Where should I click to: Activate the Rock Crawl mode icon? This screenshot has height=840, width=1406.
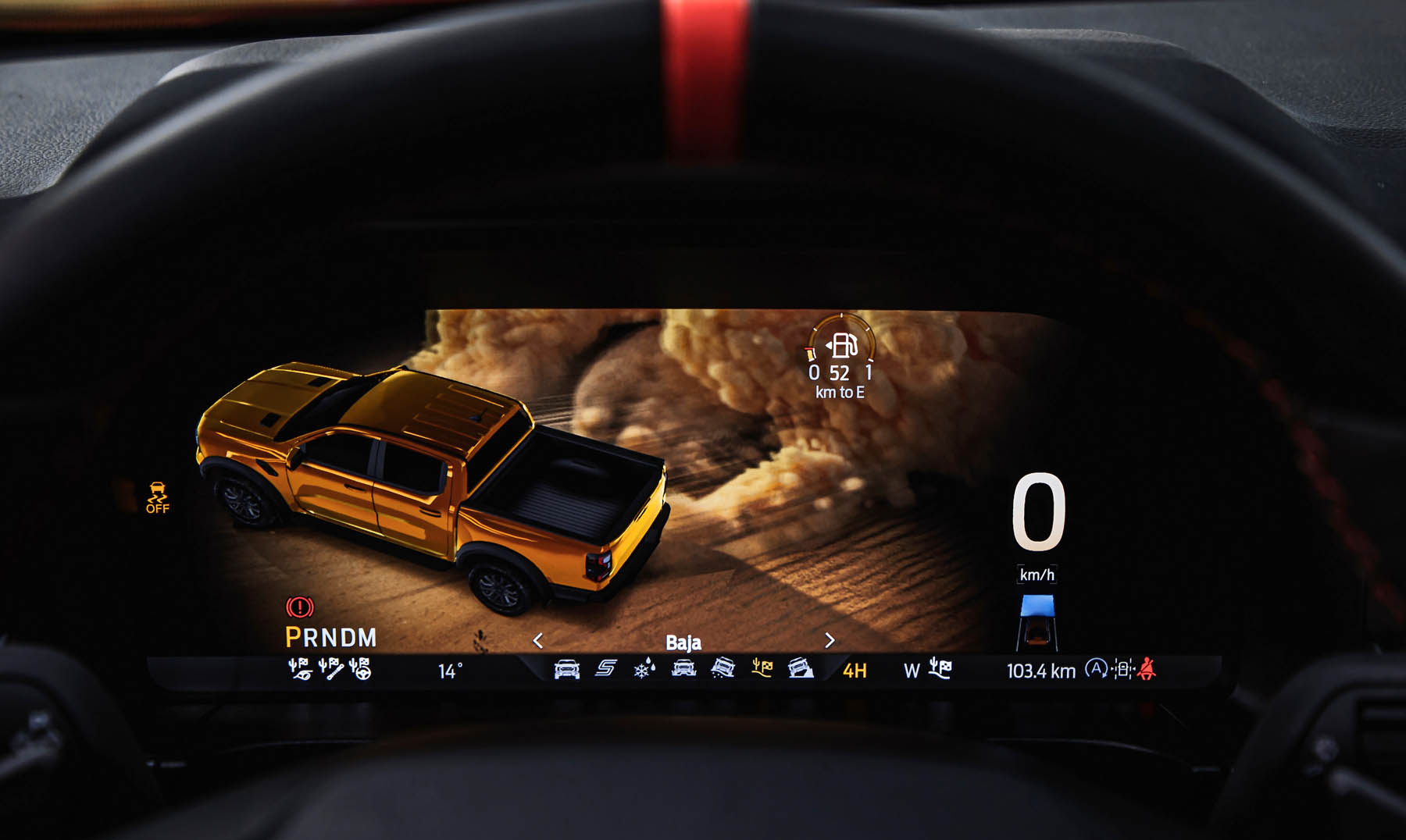pyautogui.click(x=801, y=668)
